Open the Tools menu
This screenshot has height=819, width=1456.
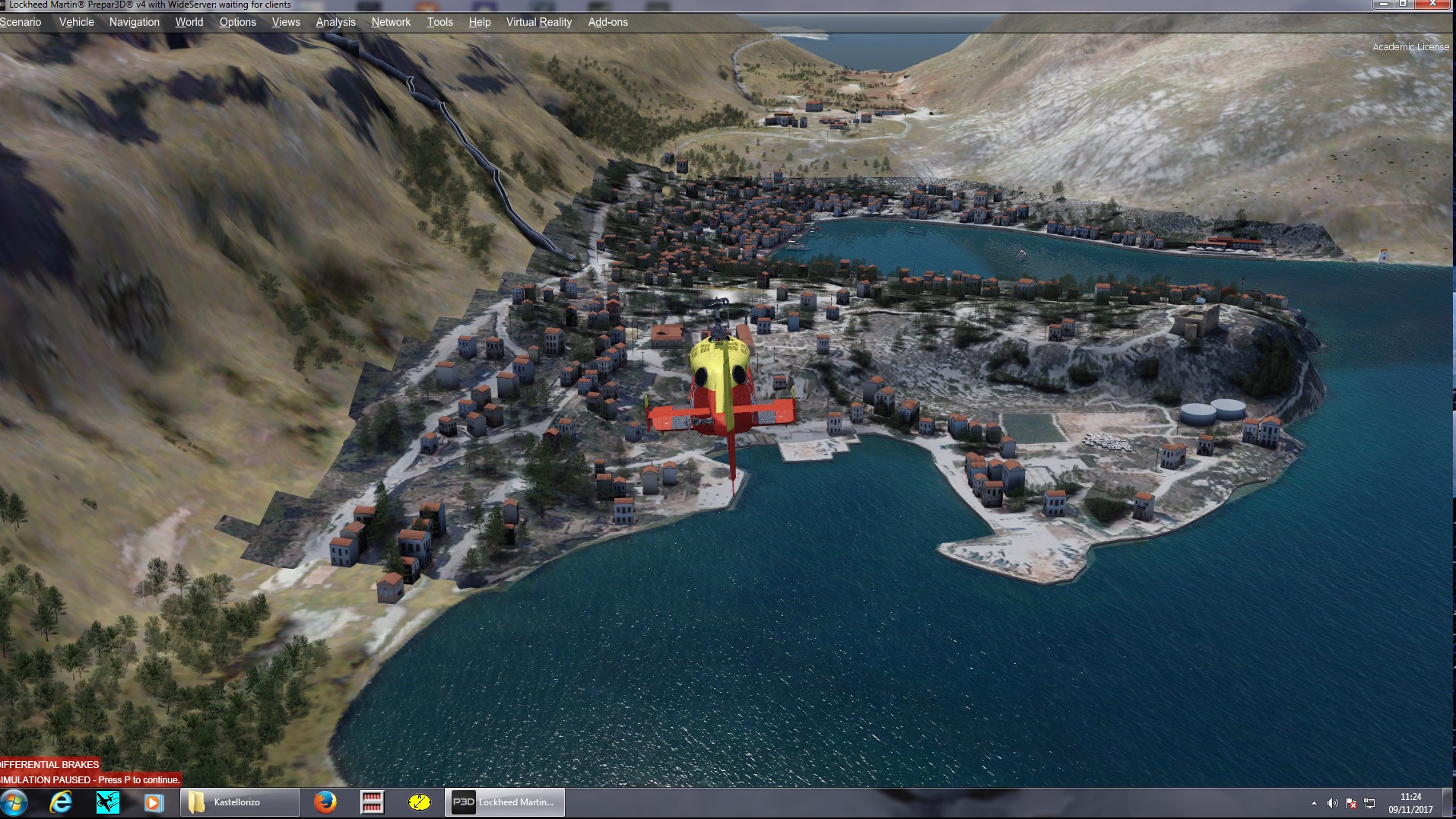(439, 22)
